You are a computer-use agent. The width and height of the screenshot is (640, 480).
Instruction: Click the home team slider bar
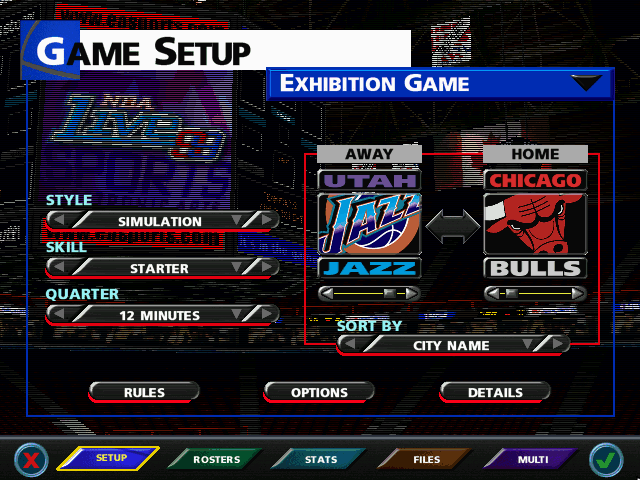click(x=534, y=294)
